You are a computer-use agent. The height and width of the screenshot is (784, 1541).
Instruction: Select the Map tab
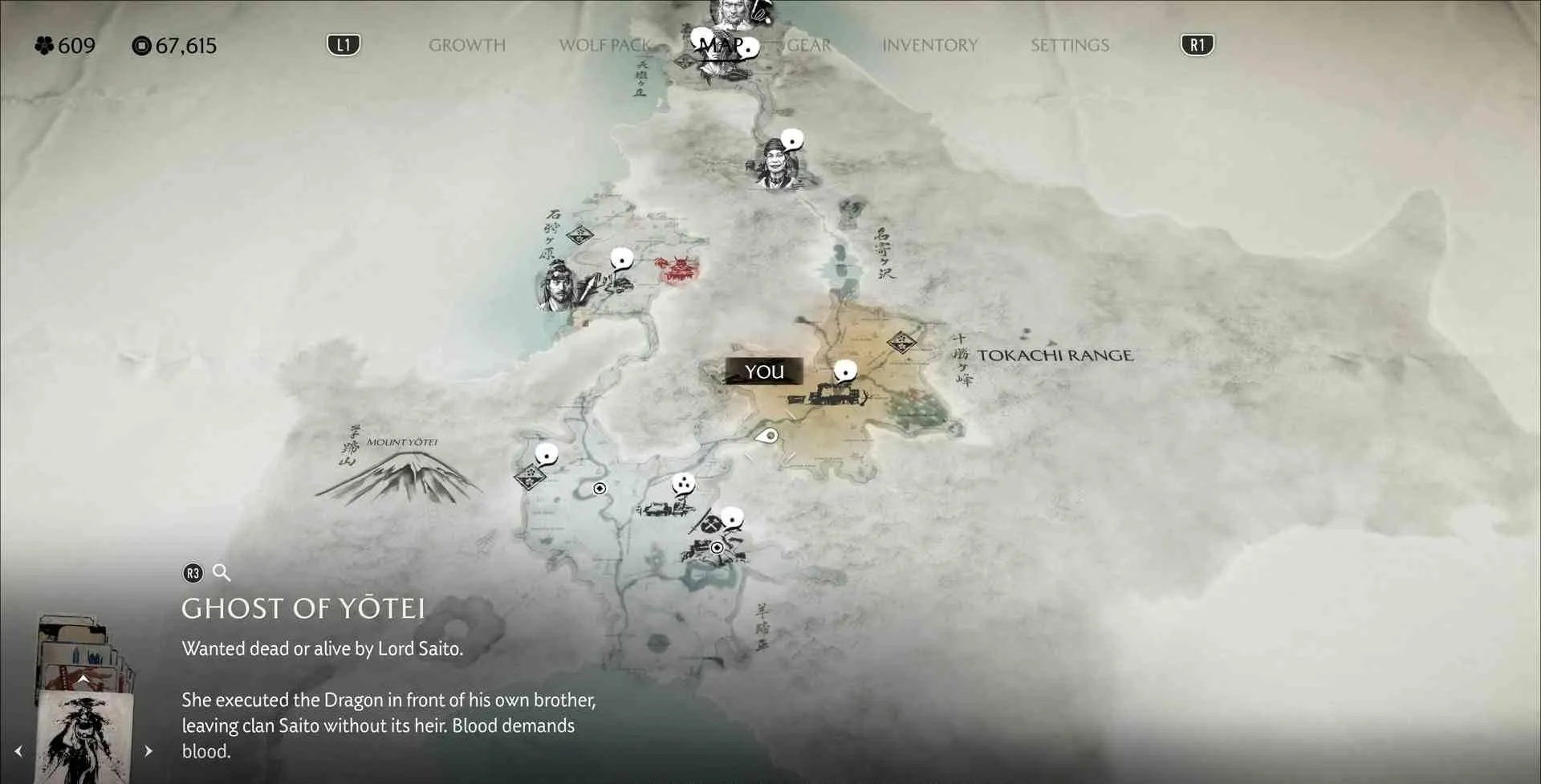[x=720, y=45]
